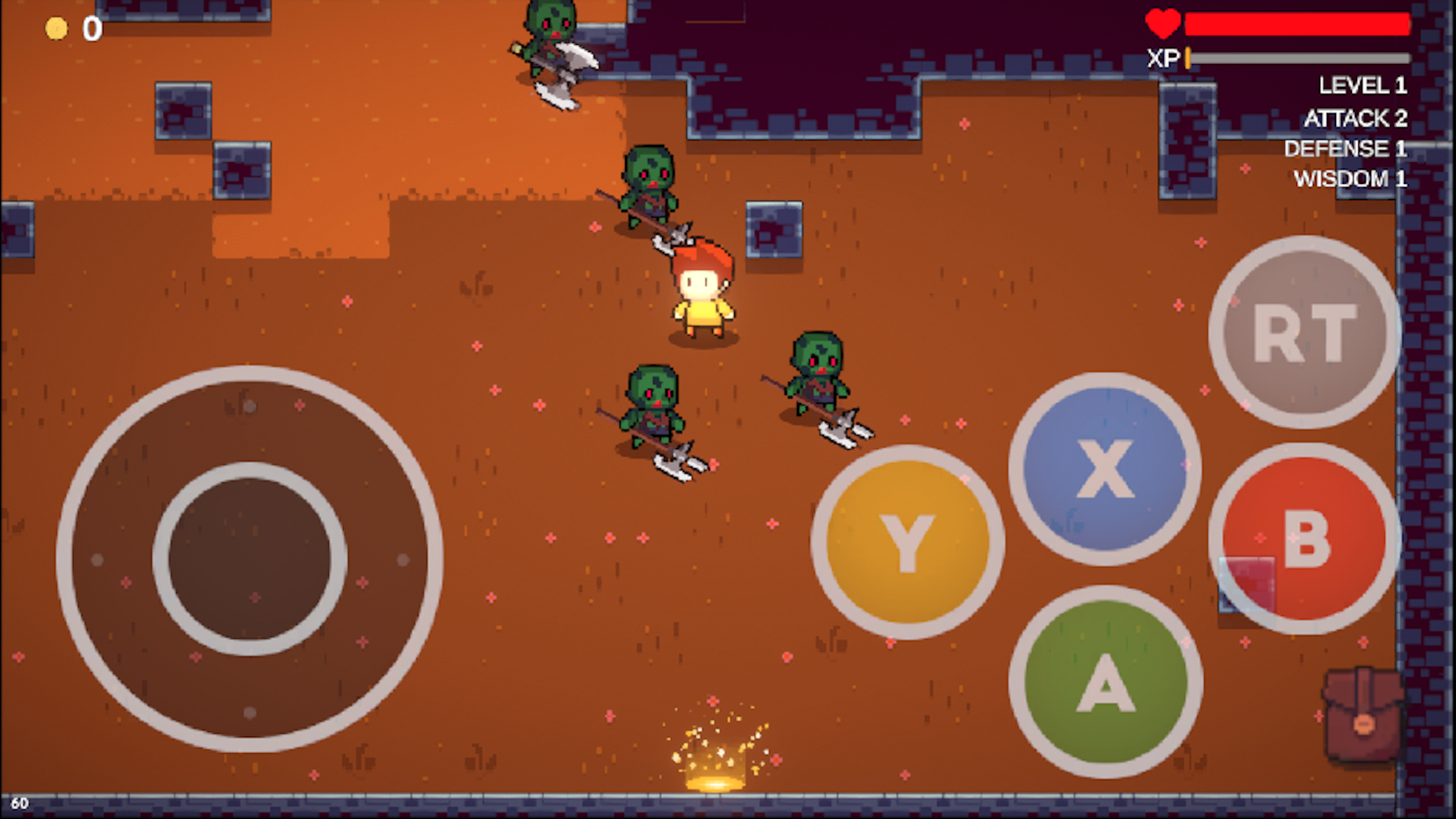This screenshot has width=1456, height=819.
Task: Tap the red heart health icon
Action: tap(1163, 25)
